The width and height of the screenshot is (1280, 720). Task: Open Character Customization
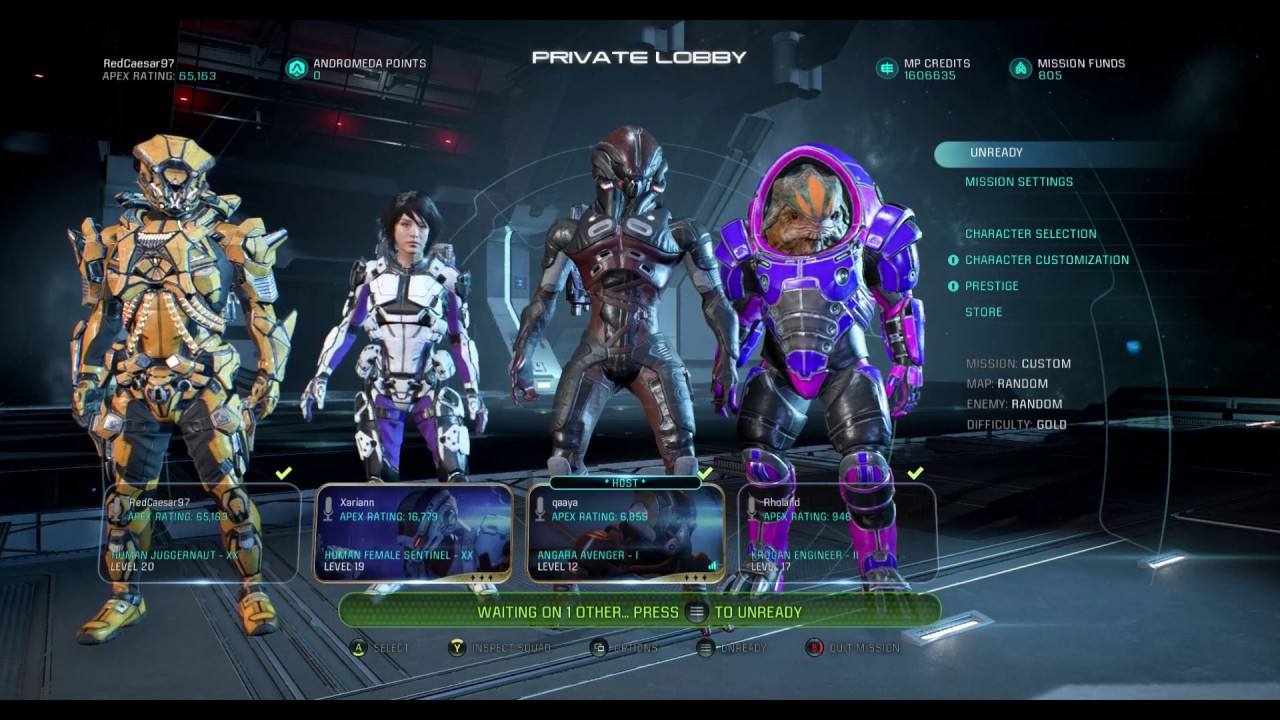pyautogui.click(x=1046, y=260)
